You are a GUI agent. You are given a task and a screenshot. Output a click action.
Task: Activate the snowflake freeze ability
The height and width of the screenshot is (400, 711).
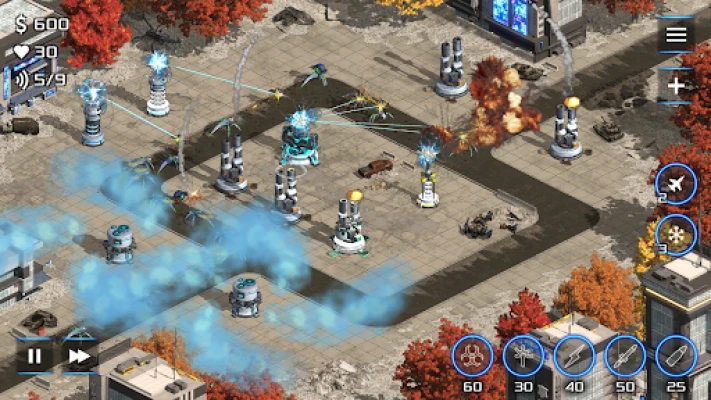676,235
